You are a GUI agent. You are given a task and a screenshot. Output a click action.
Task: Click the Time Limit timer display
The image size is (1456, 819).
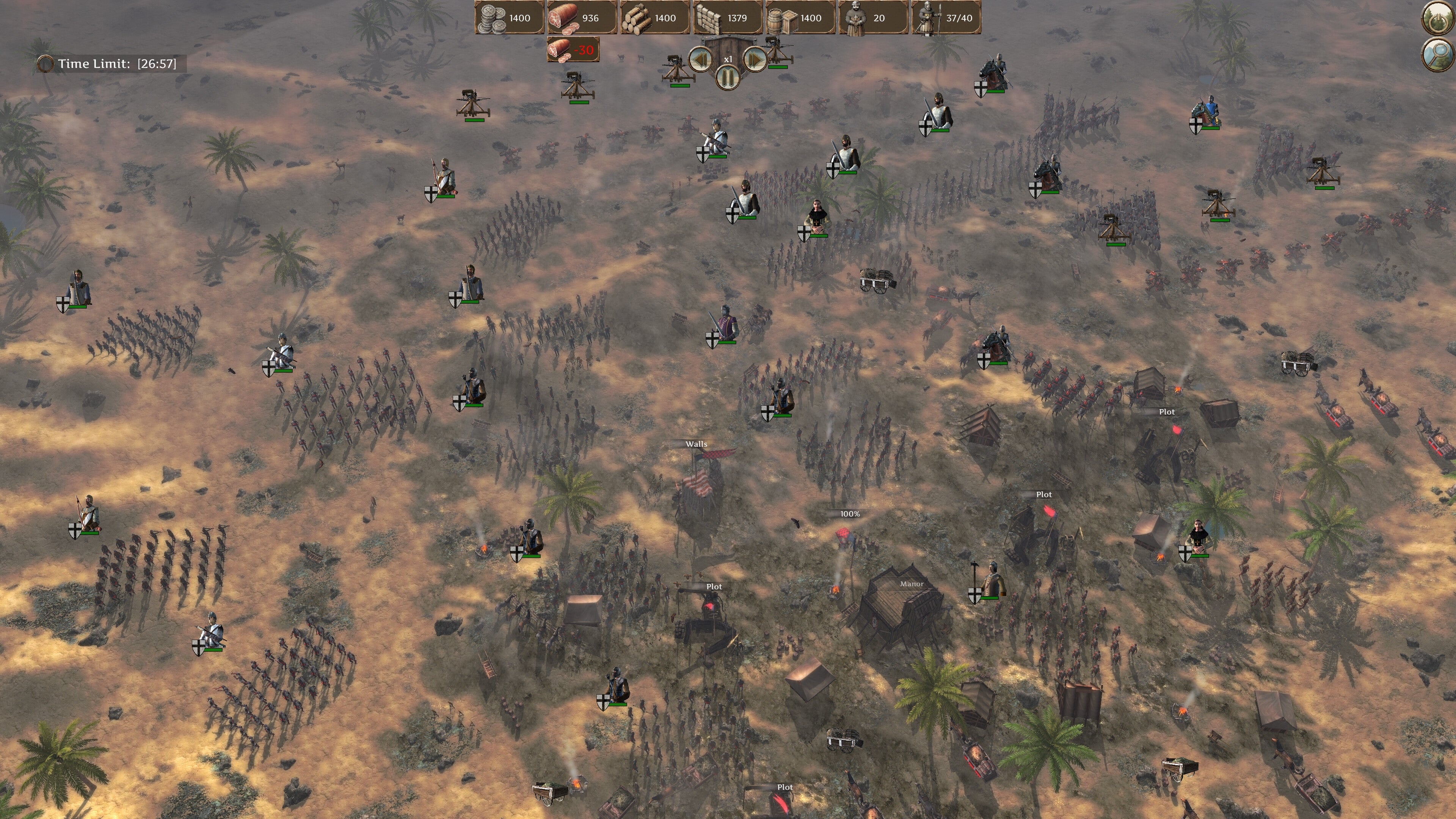[107, 64]
